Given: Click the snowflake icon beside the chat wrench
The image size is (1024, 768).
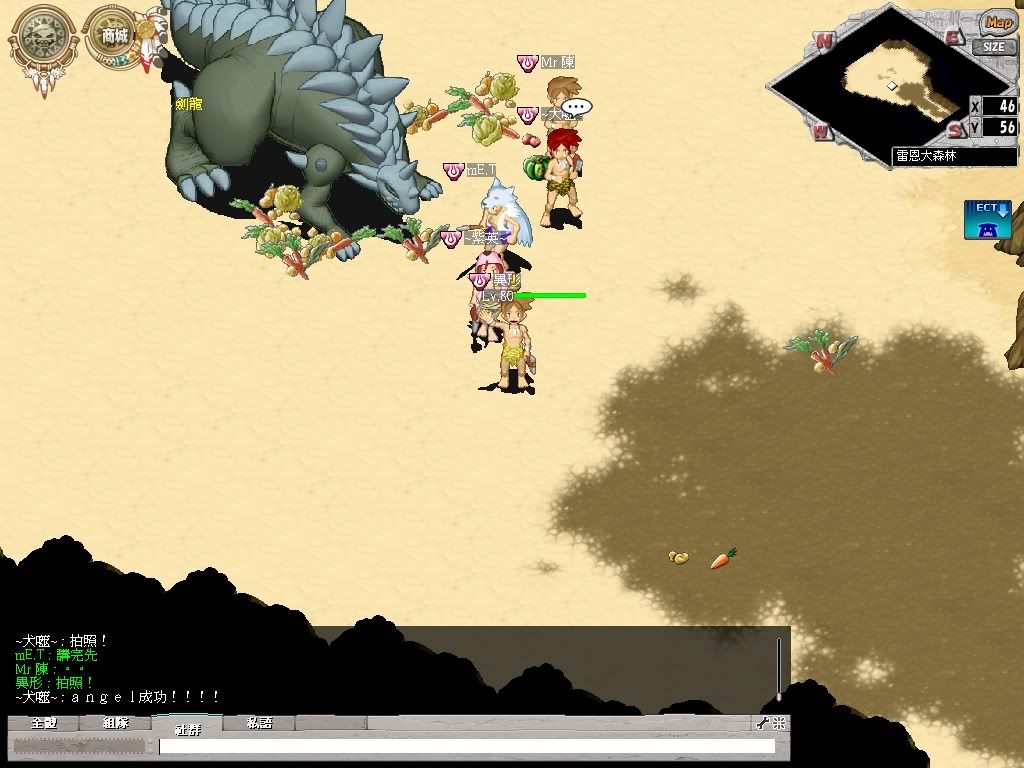Looking at the screenshot, I should (x=779, y=723).
